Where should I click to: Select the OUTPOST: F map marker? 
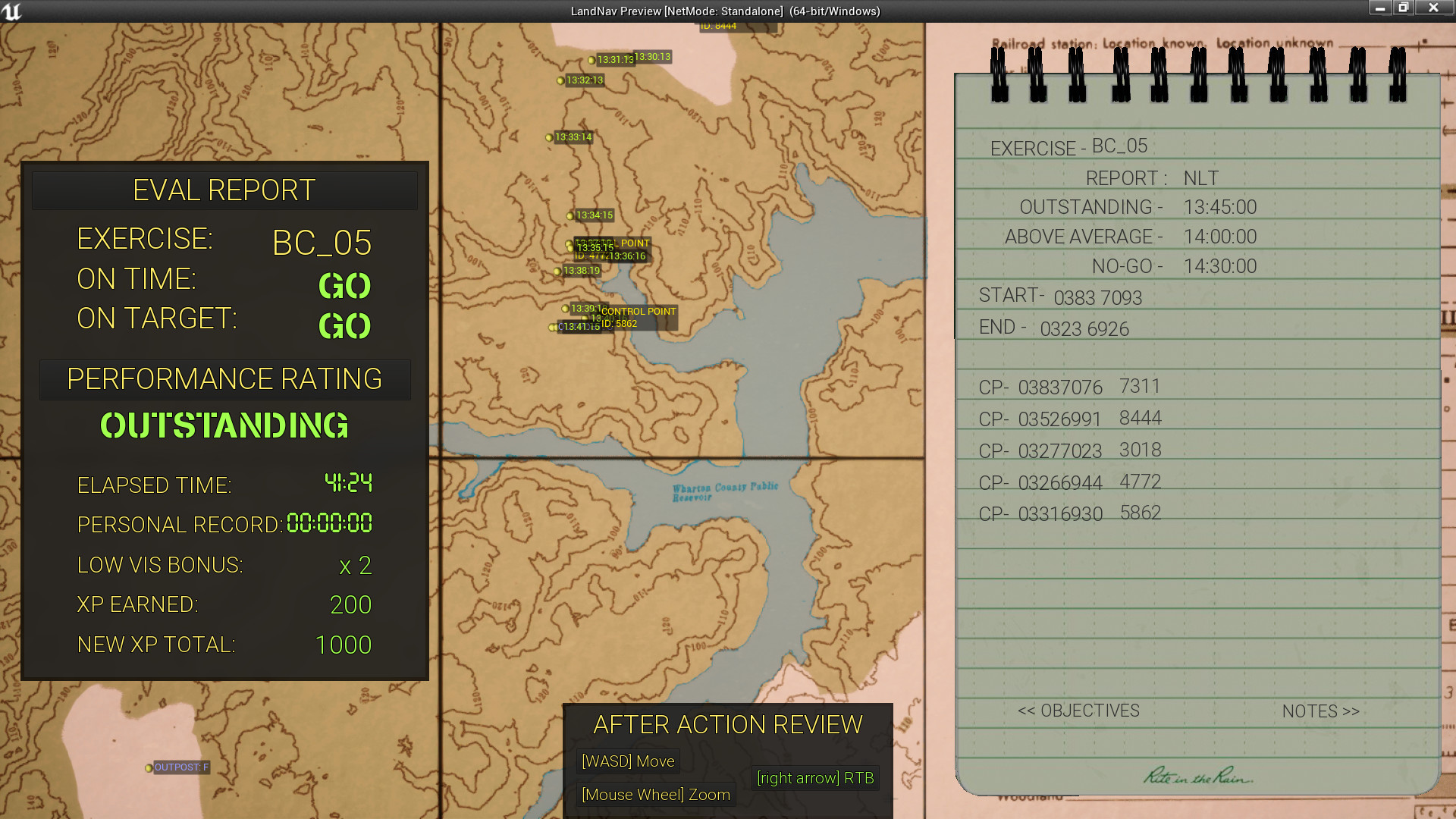click(149, 767)
